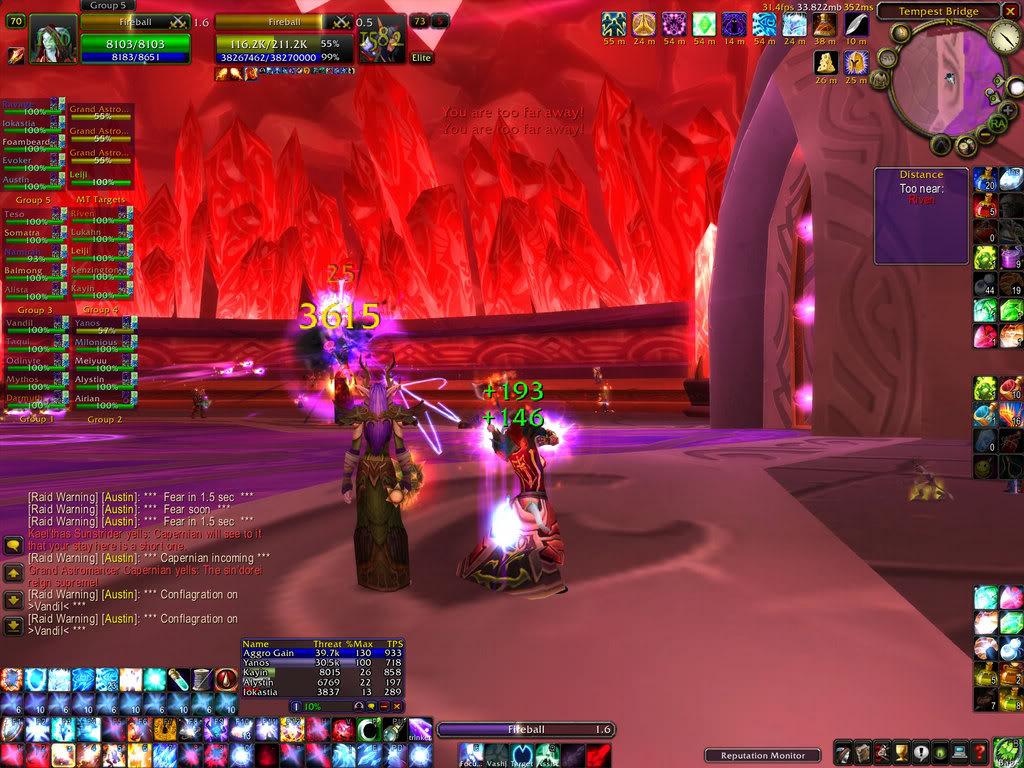
Task: Click the first raid warning chat line
Action: click(140, 496)
